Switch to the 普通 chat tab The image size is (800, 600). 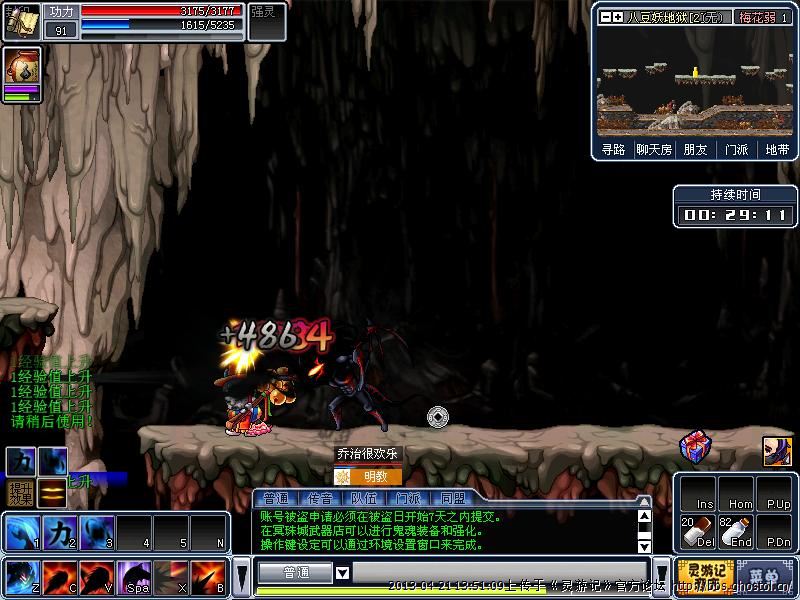tap(274, 498)
